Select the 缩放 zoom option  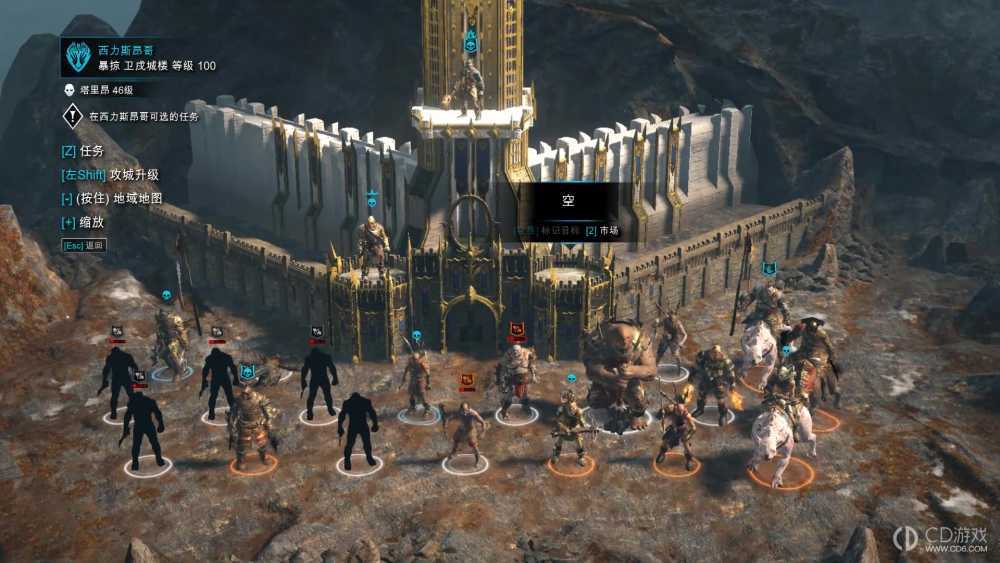click(x=83, y=222)
